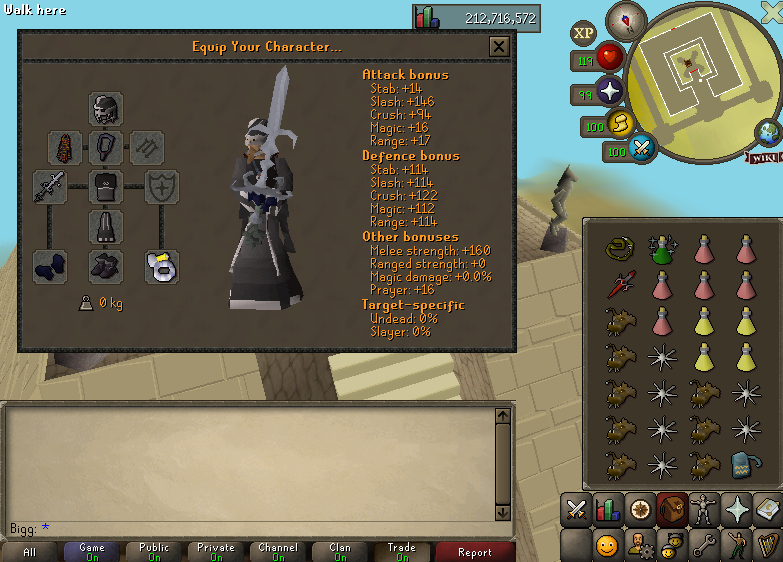783x562 pixels.
Task: Open the Report abuse button
Action: (474, 551)
